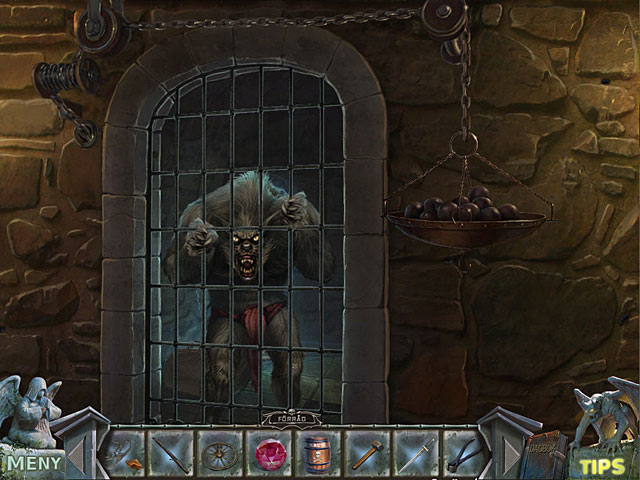Choose the dagger inventory slot
The width and height of the screenshot is (640, 480).
pyautogui.click(x=416, y=452)
